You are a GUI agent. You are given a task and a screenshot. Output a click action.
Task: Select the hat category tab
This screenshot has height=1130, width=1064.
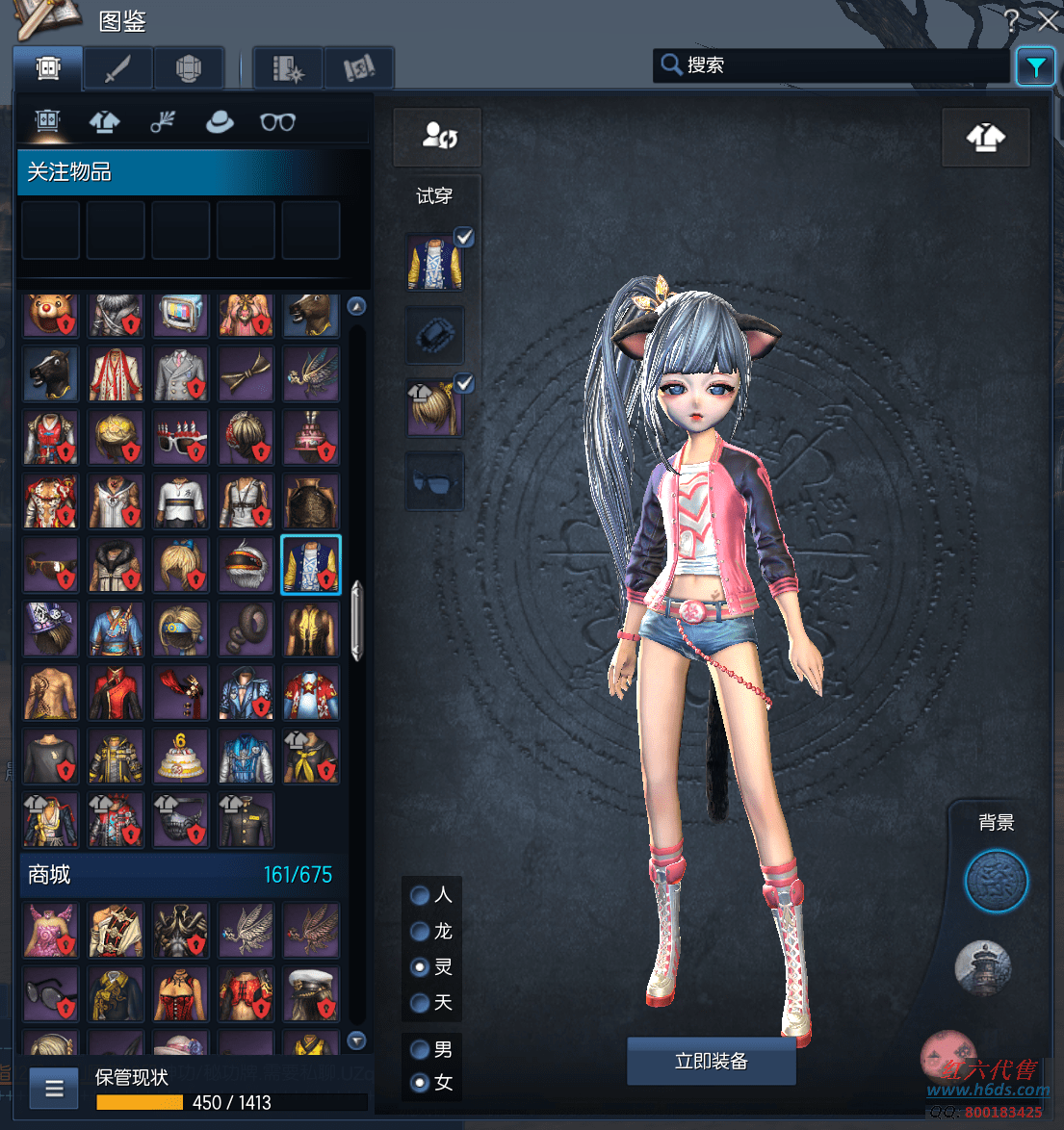pos(220,122)
